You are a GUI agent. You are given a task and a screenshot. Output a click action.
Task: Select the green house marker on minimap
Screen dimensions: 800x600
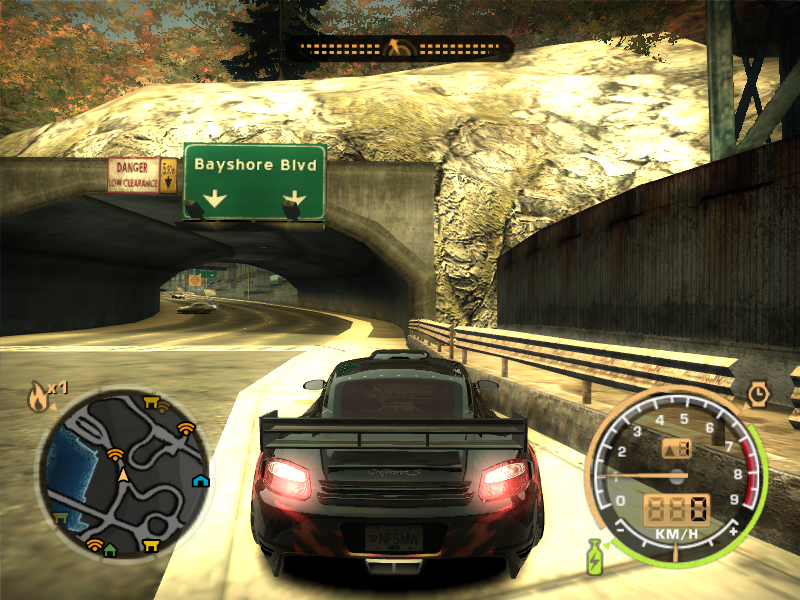[x=110, y=549]
